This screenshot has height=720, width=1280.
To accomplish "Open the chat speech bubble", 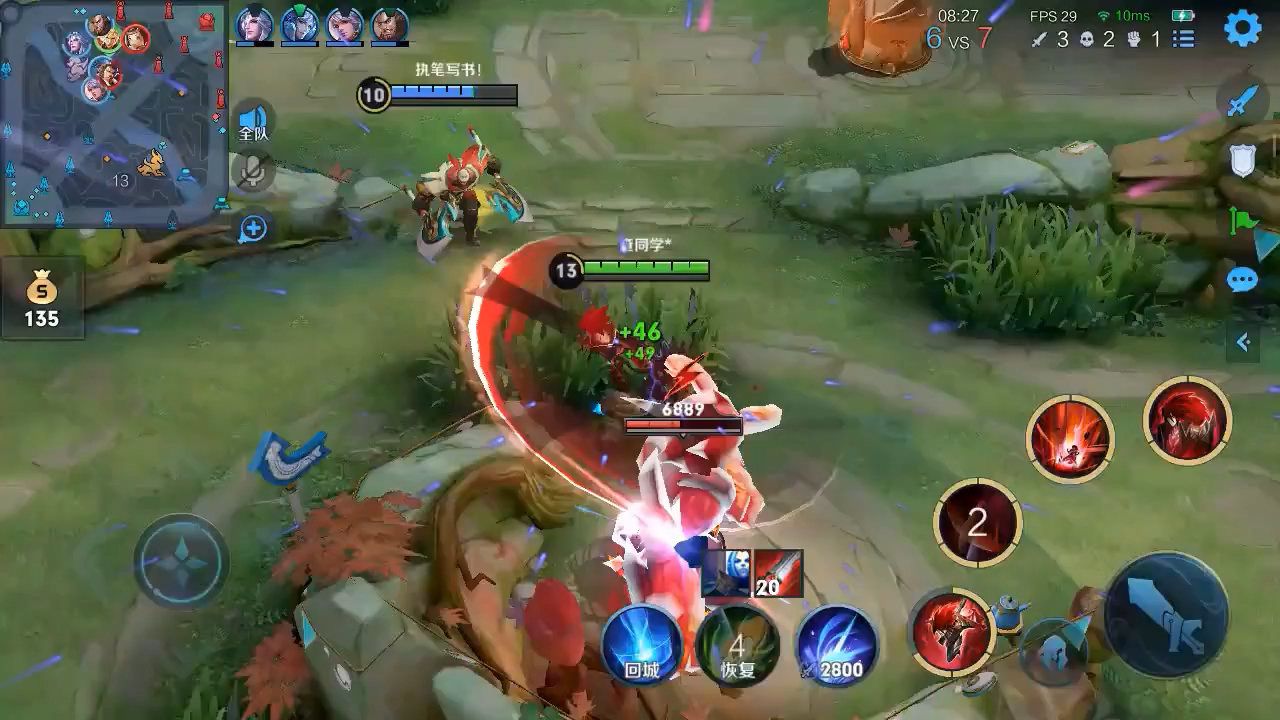I will (1242, 280).
